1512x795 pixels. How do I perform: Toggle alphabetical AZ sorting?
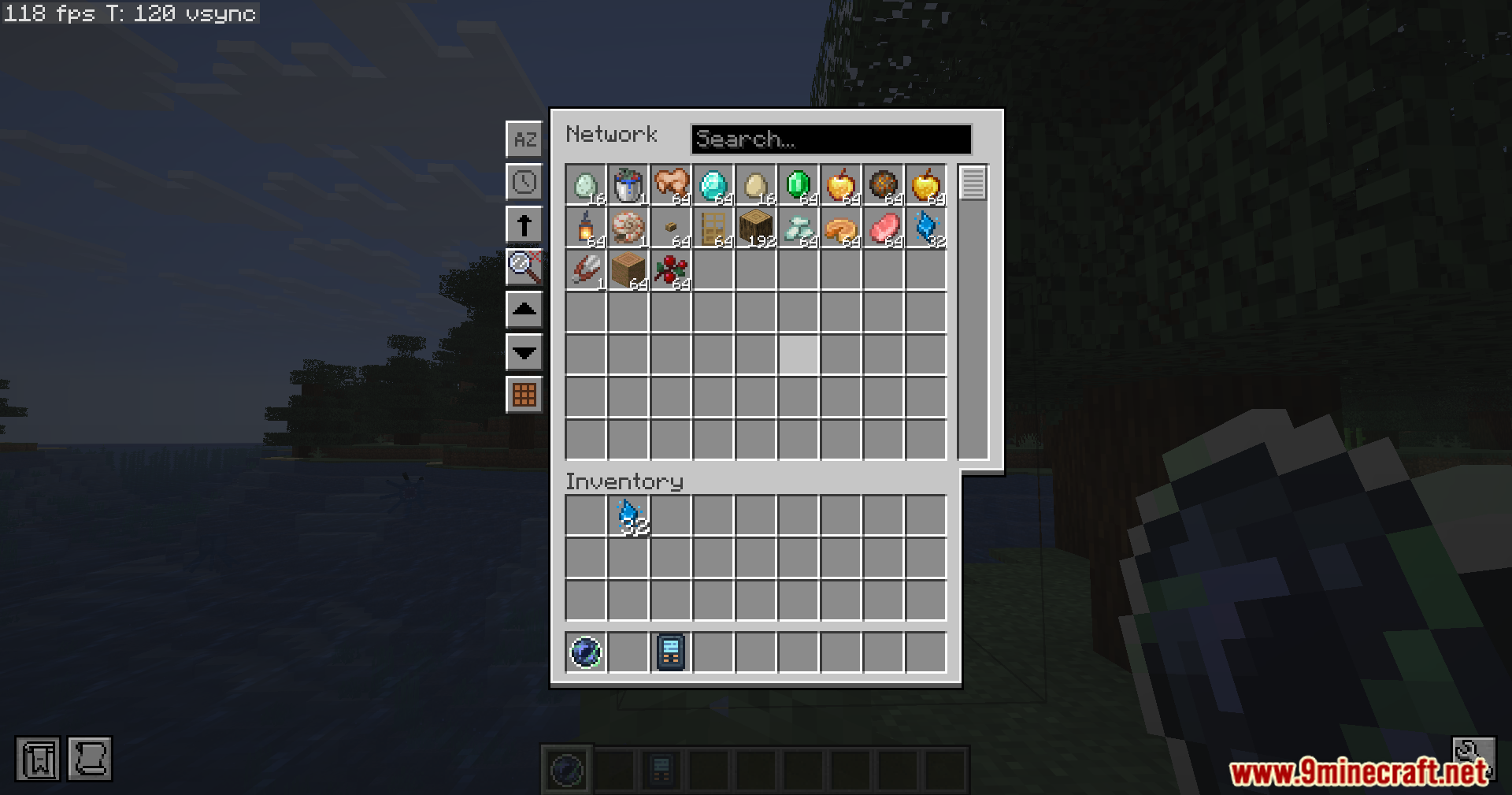(x=524, y=139)
